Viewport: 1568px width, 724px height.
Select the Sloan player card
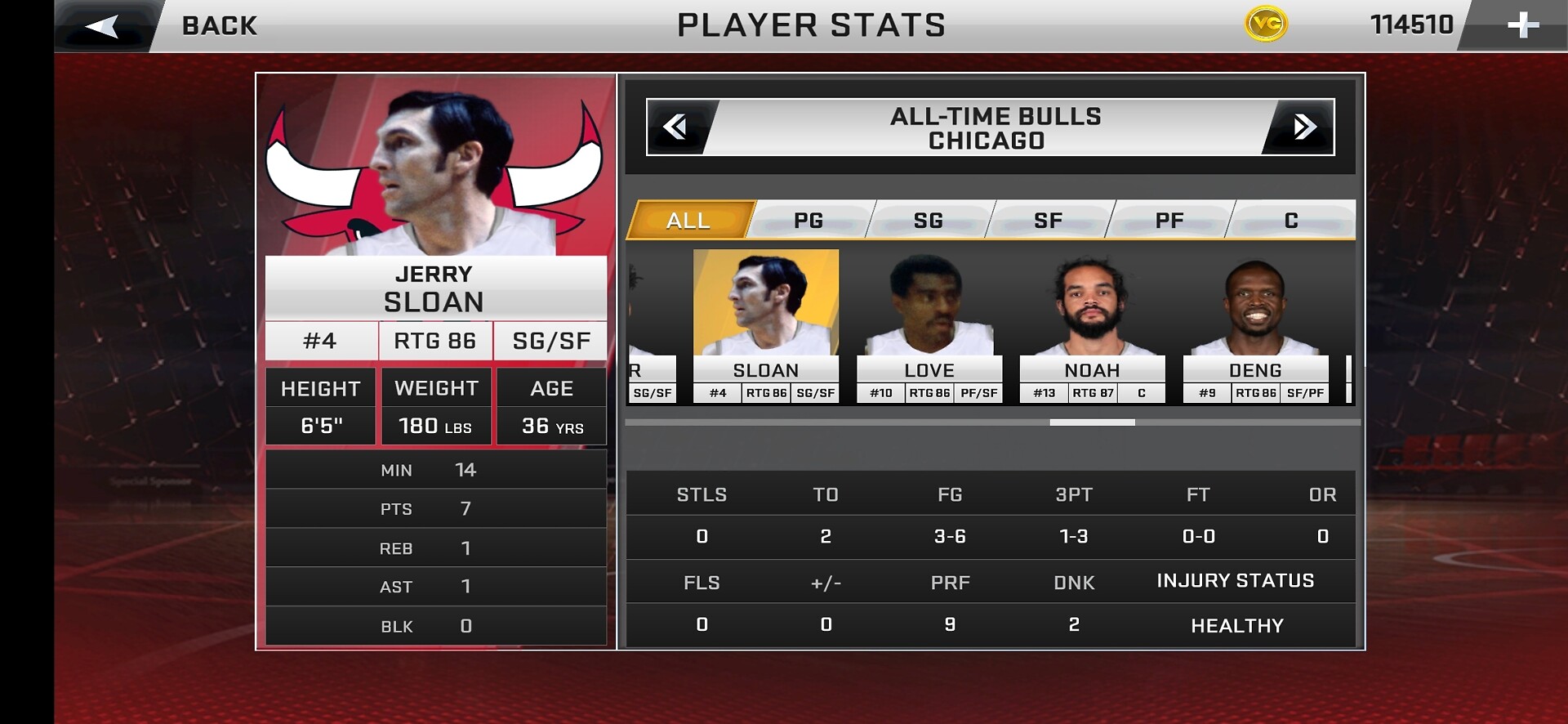(x=766, y=325)
